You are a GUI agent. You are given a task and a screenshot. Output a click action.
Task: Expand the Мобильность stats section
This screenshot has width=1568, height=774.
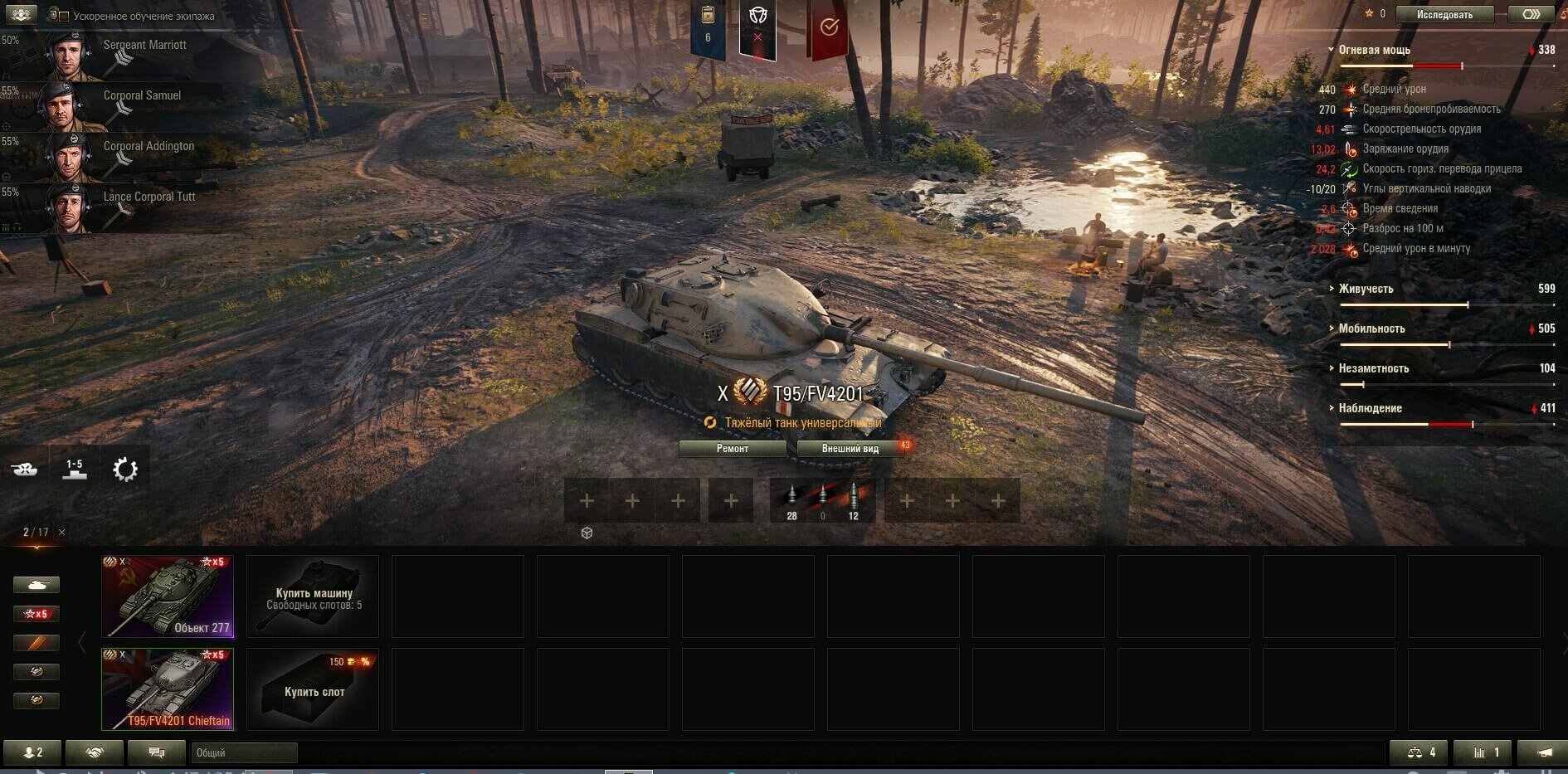(1371, 329)
